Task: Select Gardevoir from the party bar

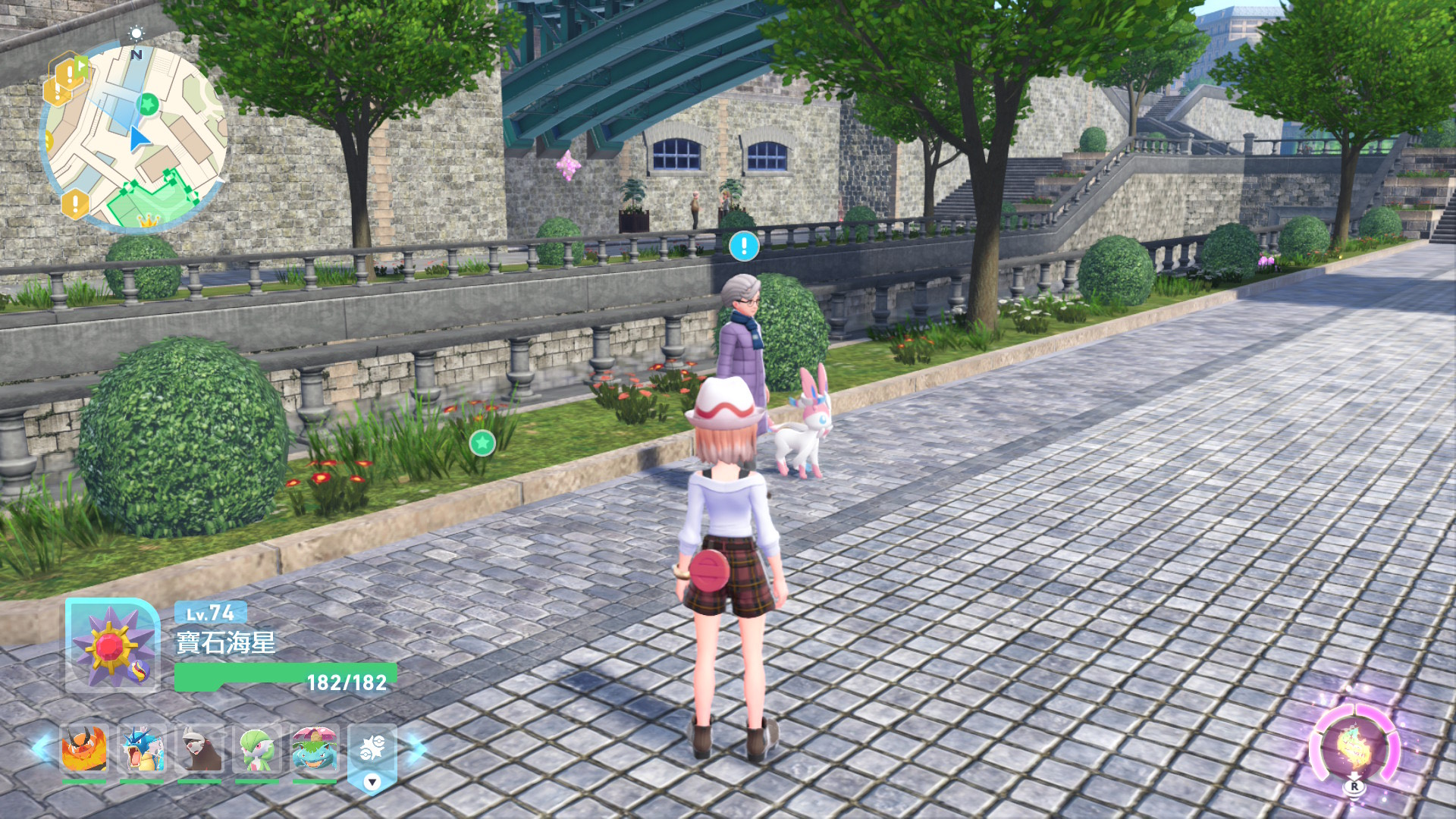Action: pyautogui.click(x=257, y=750)
